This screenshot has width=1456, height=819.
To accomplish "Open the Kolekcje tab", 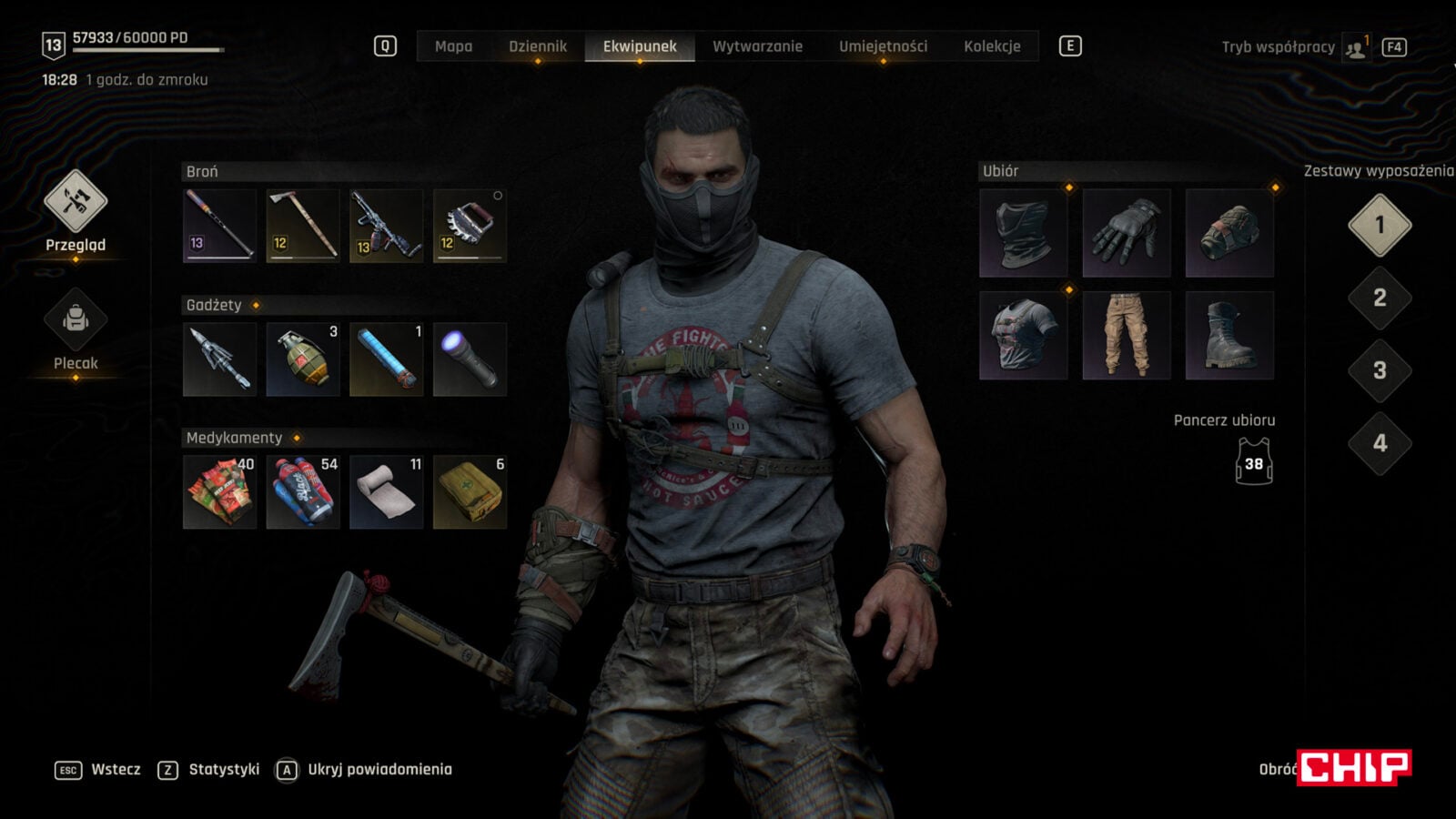I will (992, 46).
